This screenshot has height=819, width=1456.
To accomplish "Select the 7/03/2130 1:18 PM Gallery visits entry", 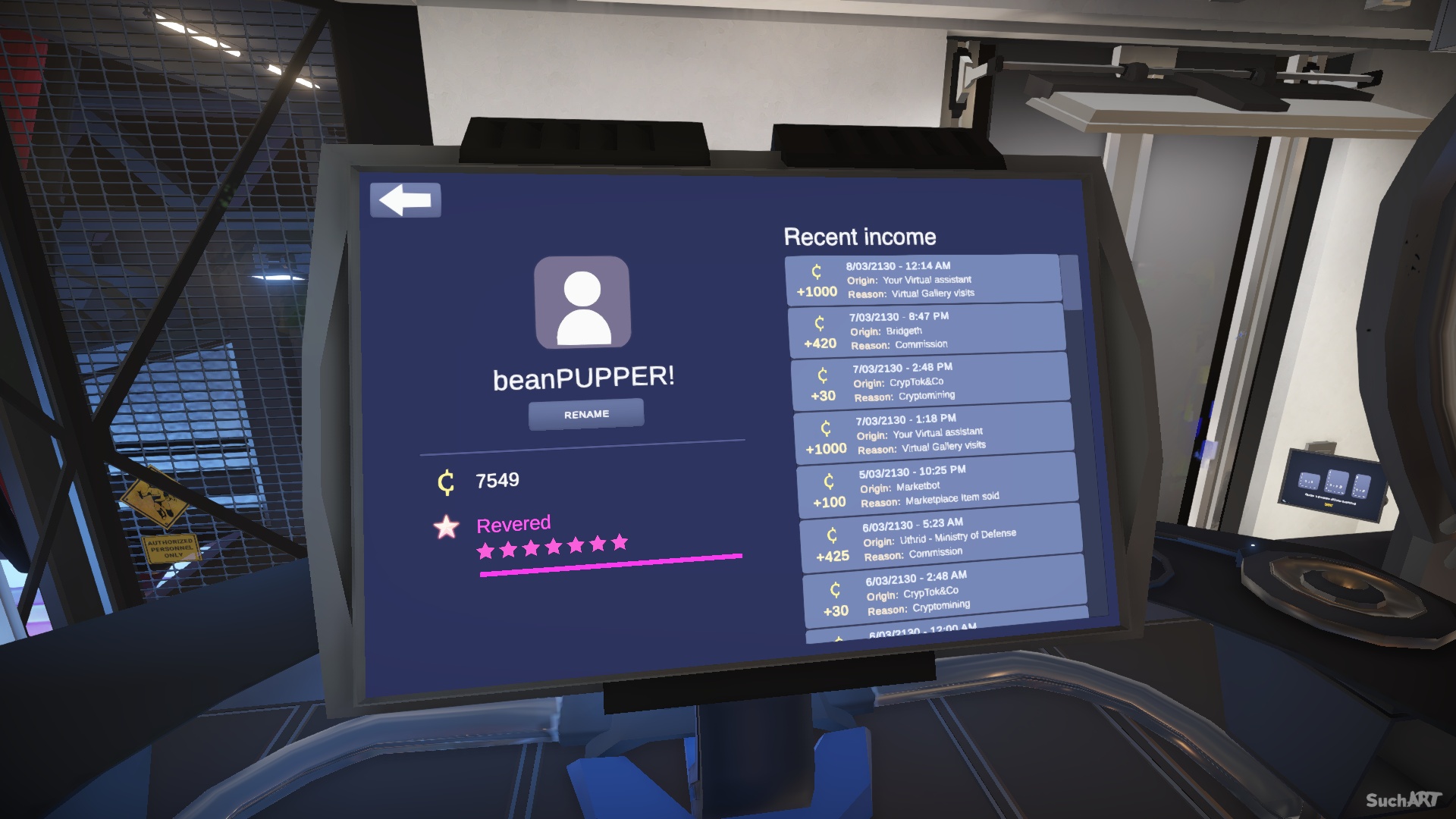I will point(934,433).
